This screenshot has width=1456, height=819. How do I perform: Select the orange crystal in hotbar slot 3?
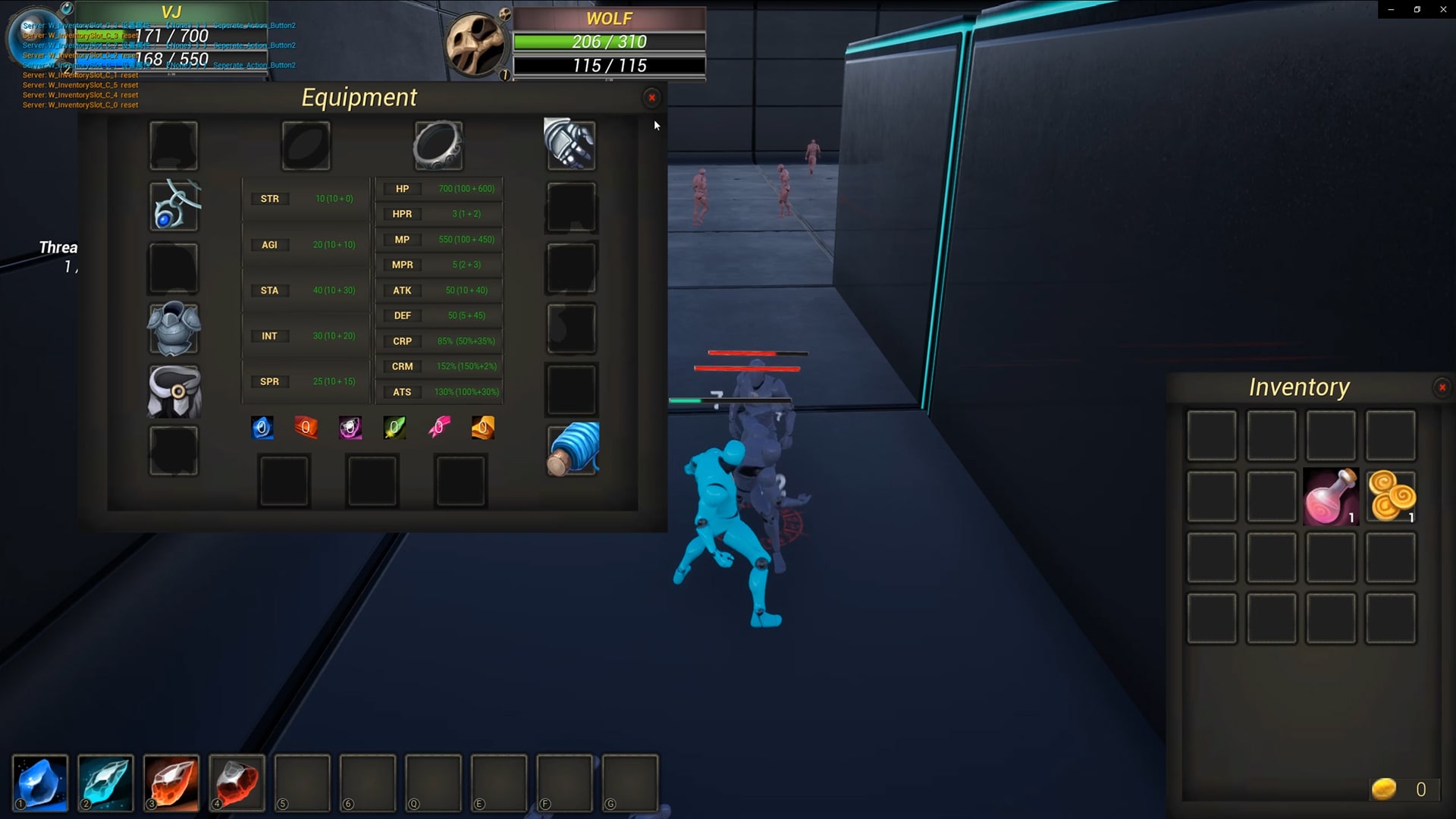click(x=171, y=783)
